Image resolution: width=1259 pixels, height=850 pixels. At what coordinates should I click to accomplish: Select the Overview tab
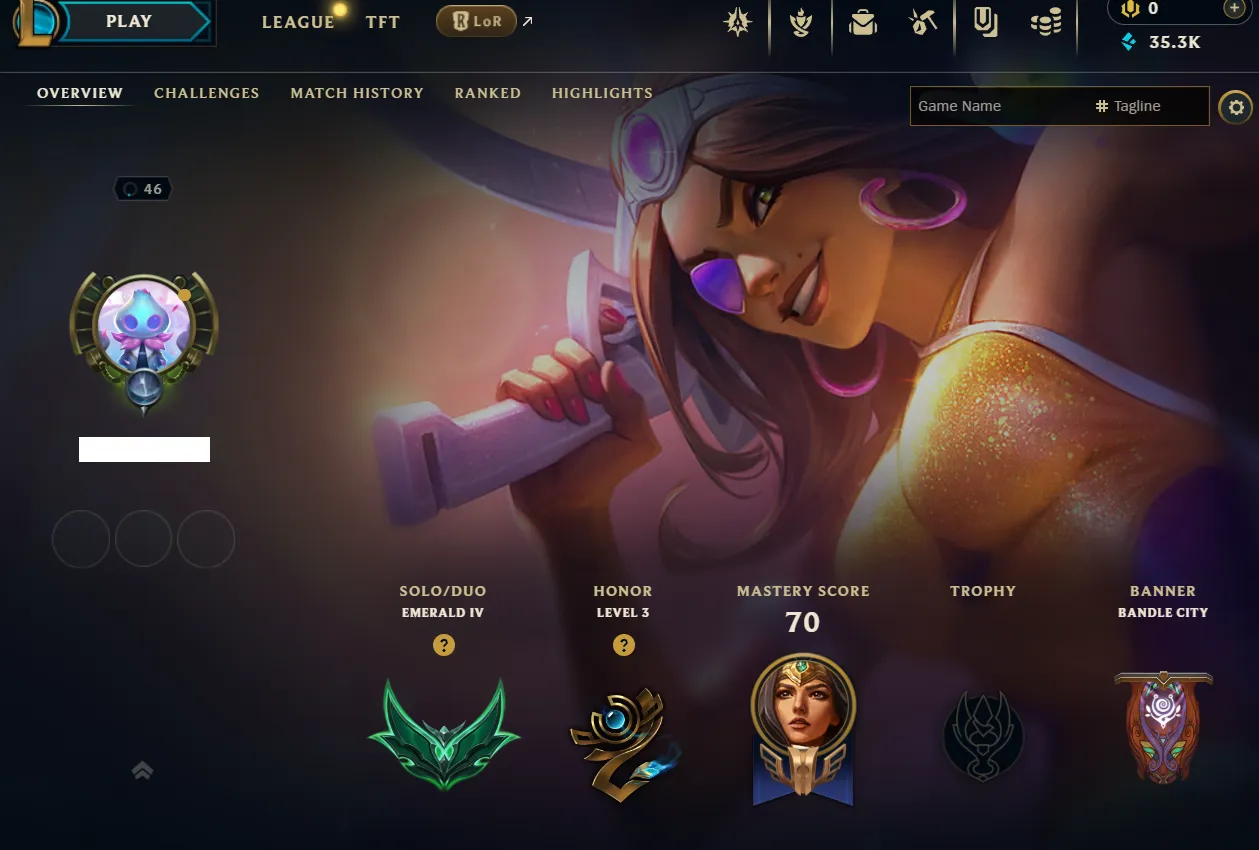80,93
